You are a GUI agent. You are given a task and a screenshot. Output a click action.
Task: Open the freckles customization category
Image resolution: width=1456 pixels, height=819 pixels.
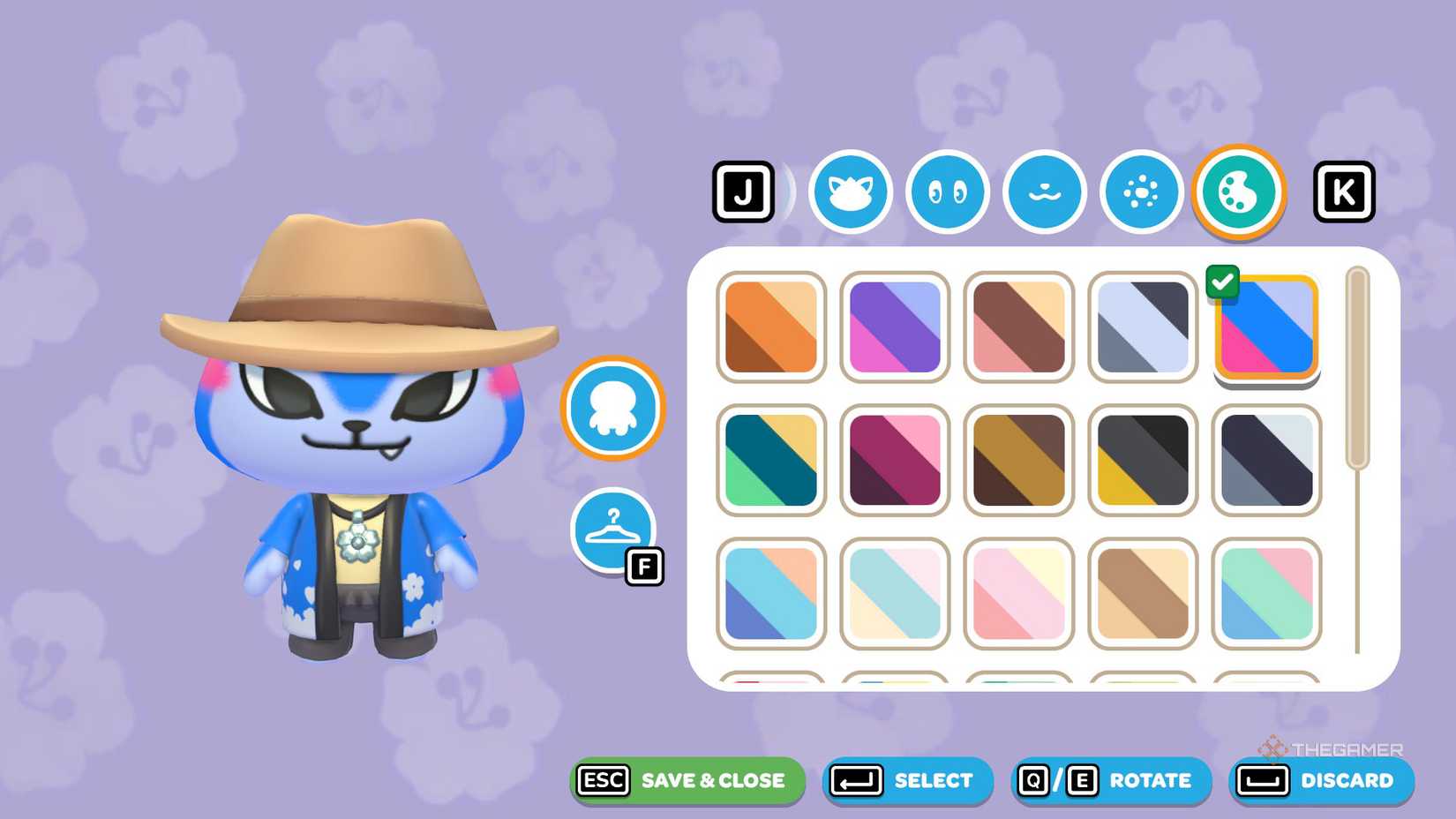[x=1141, y=192]
